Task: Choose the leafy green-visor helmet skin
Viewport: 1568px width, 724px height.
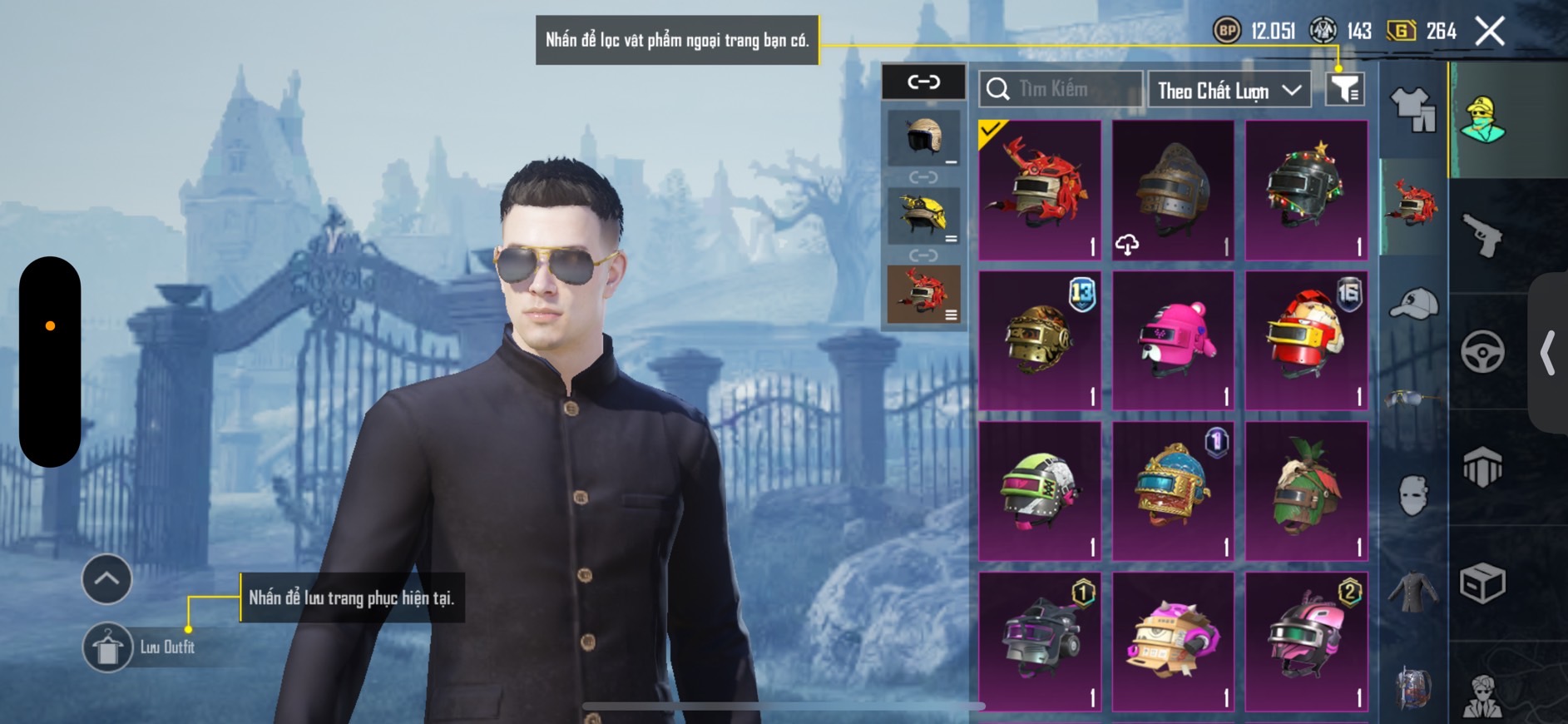Action: point(1306,491)
